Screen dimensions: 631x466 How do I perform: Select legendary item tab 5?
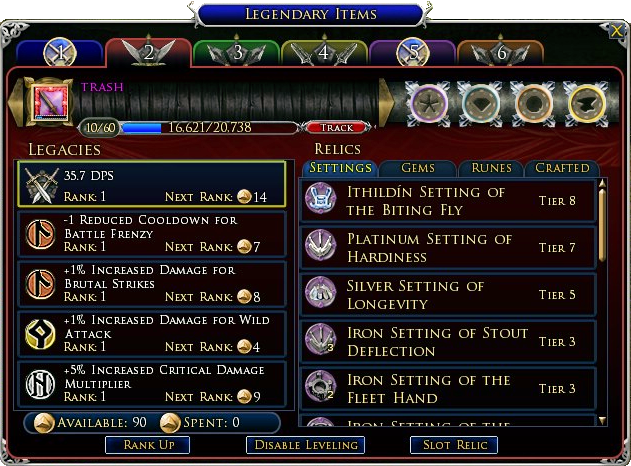tap(413, 53)
